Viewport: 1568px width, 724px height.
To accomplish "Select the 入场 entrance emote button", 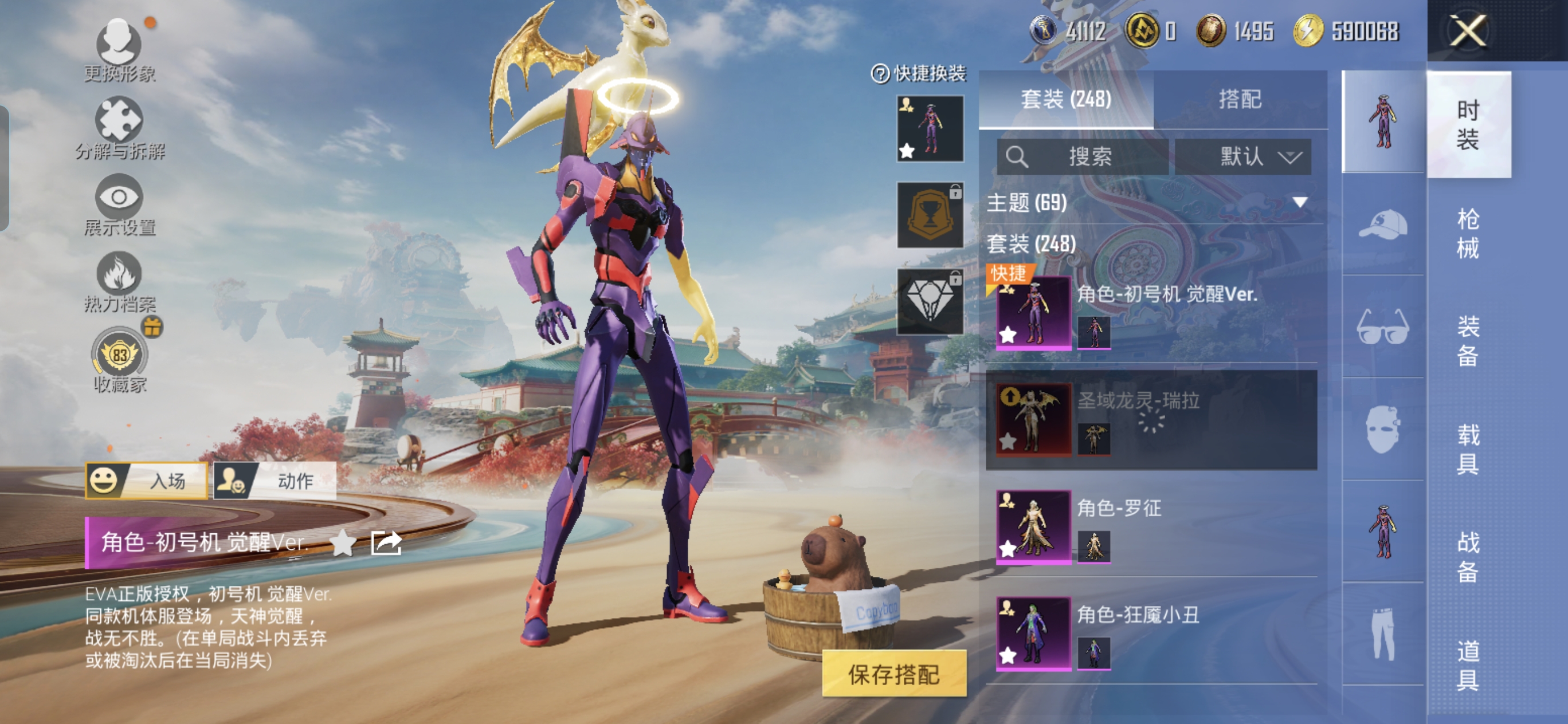I will point(147,481).
